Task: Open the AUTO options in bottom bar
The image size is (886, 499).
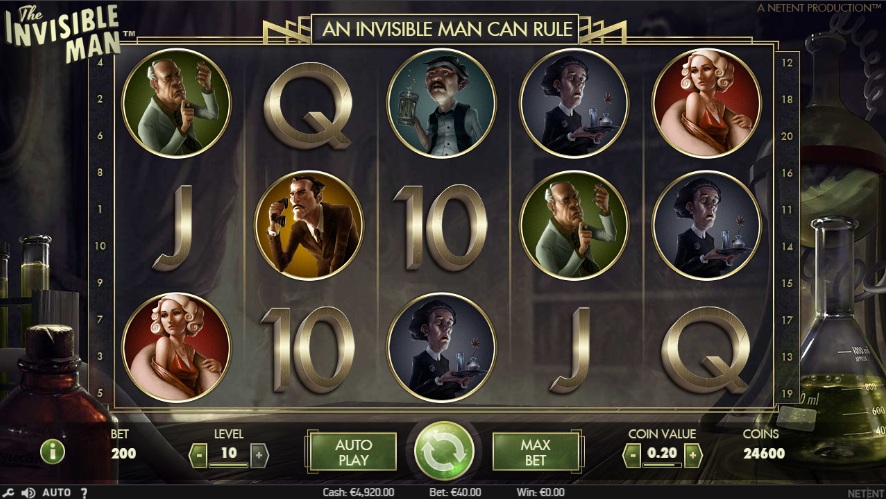Action: [x=57, y=492]
